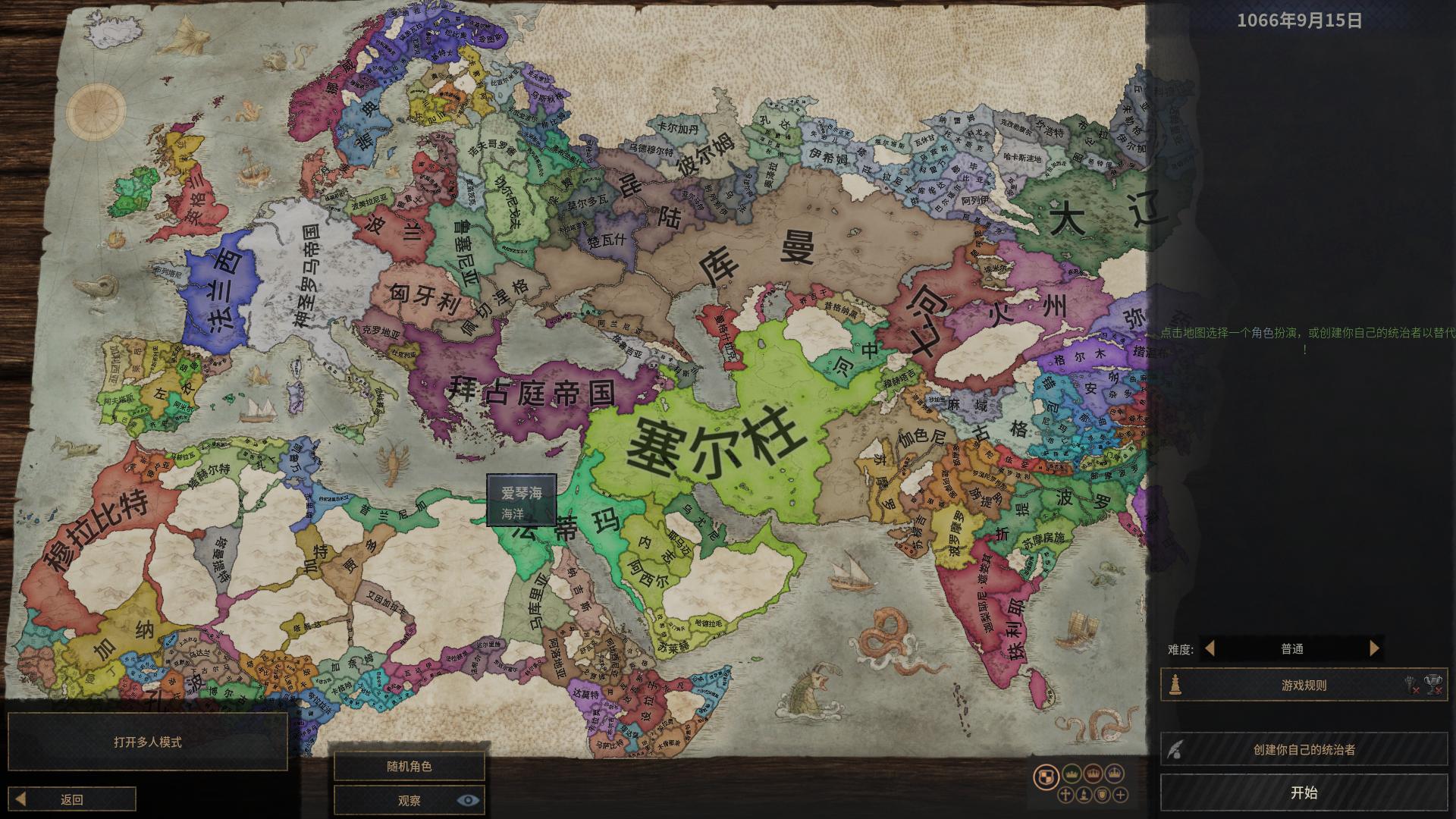The height and width of the screenshot is (819, 1456).
Task: Go back with the 返回 button
Action: pyautogui.click(x=73, y=799)
